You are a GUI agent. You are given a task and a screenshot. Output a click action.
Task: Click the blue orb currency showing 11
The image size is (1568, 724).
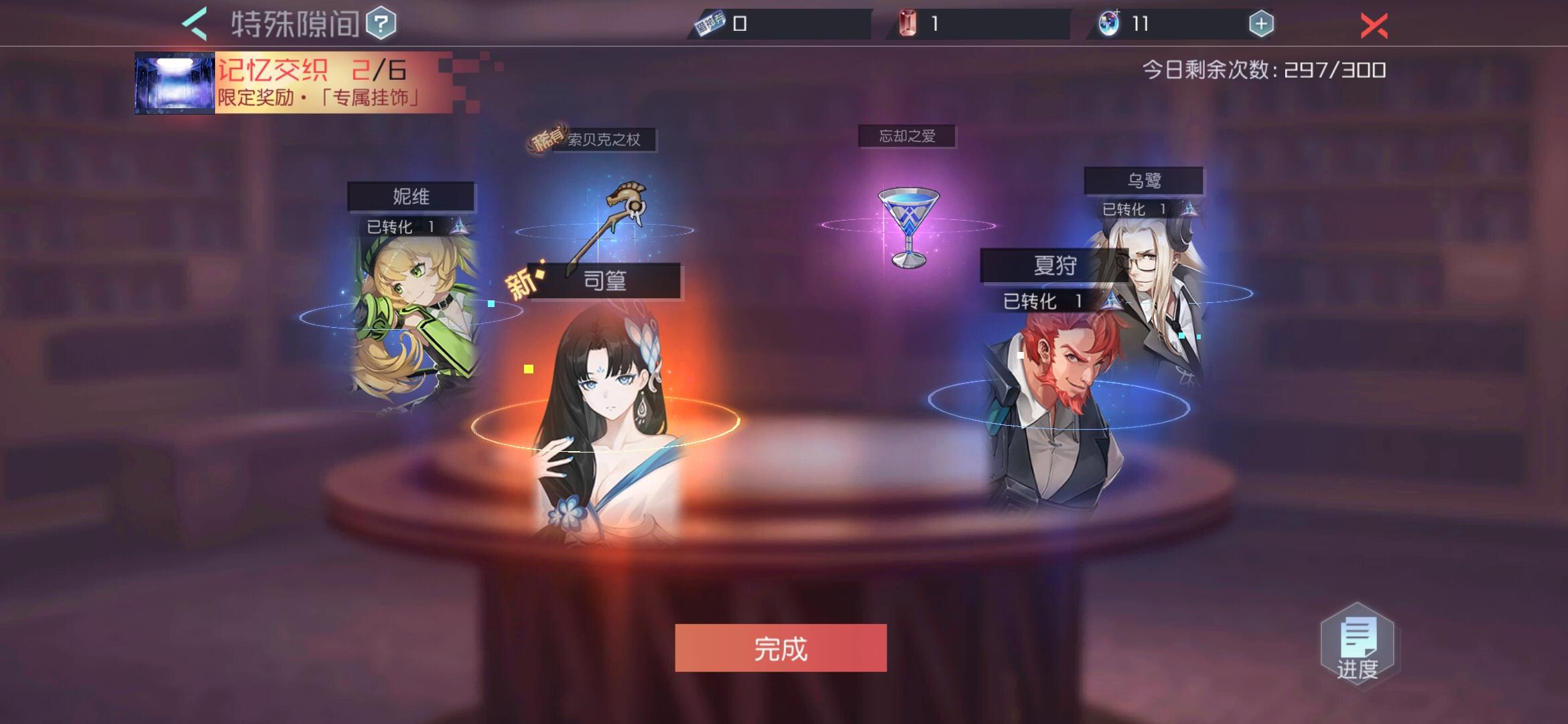point(1110,22)
